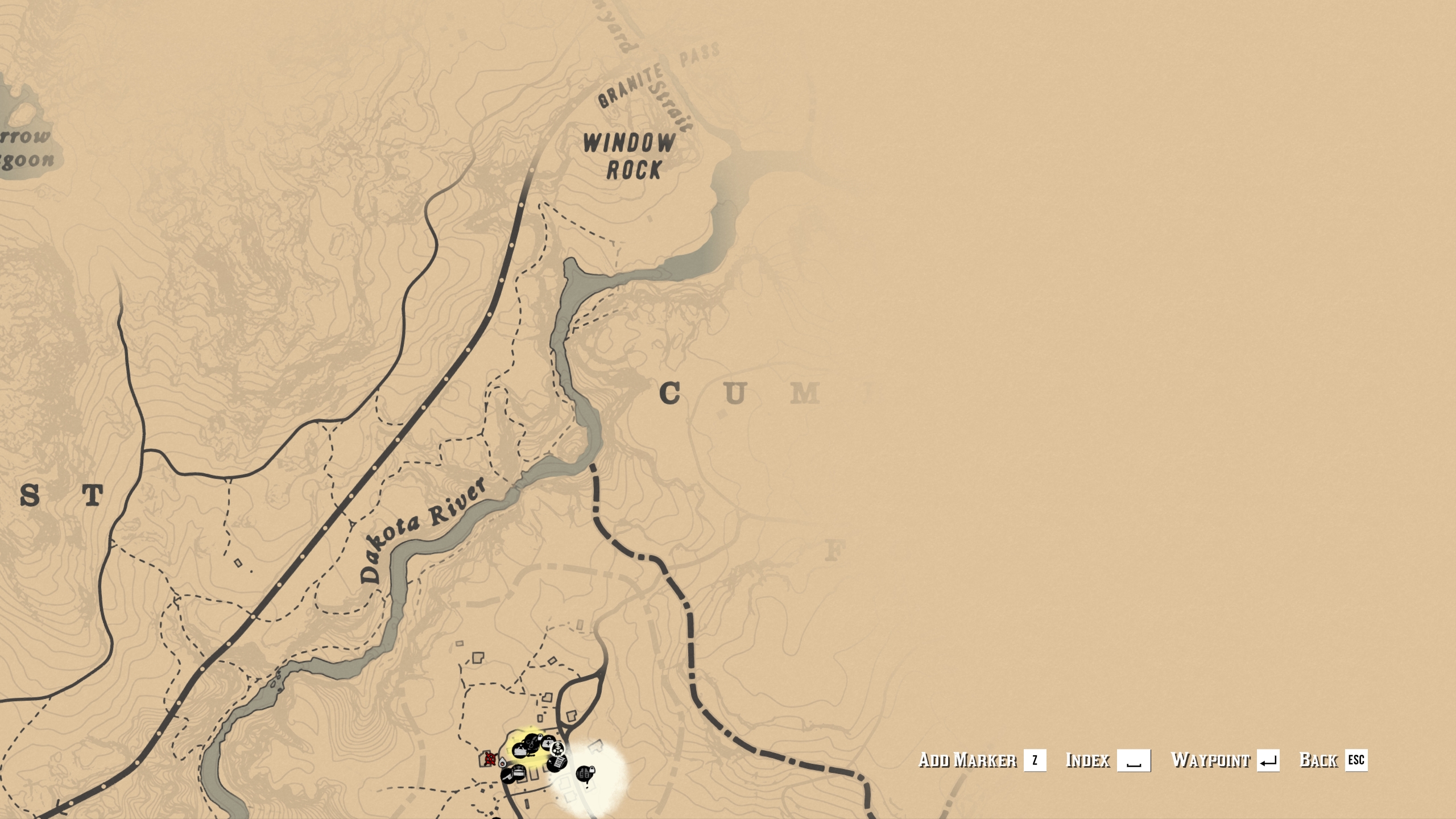This screenshot has height=819, width=1456.
Task: Pick the locked vest marker
Action: [585, 774]
